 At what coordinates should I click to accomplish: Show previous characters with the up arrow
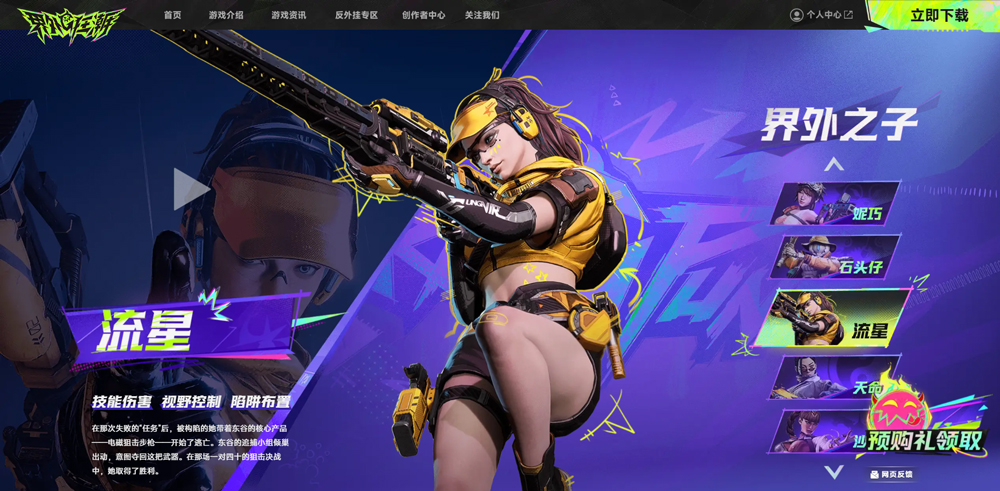[834, 164]
